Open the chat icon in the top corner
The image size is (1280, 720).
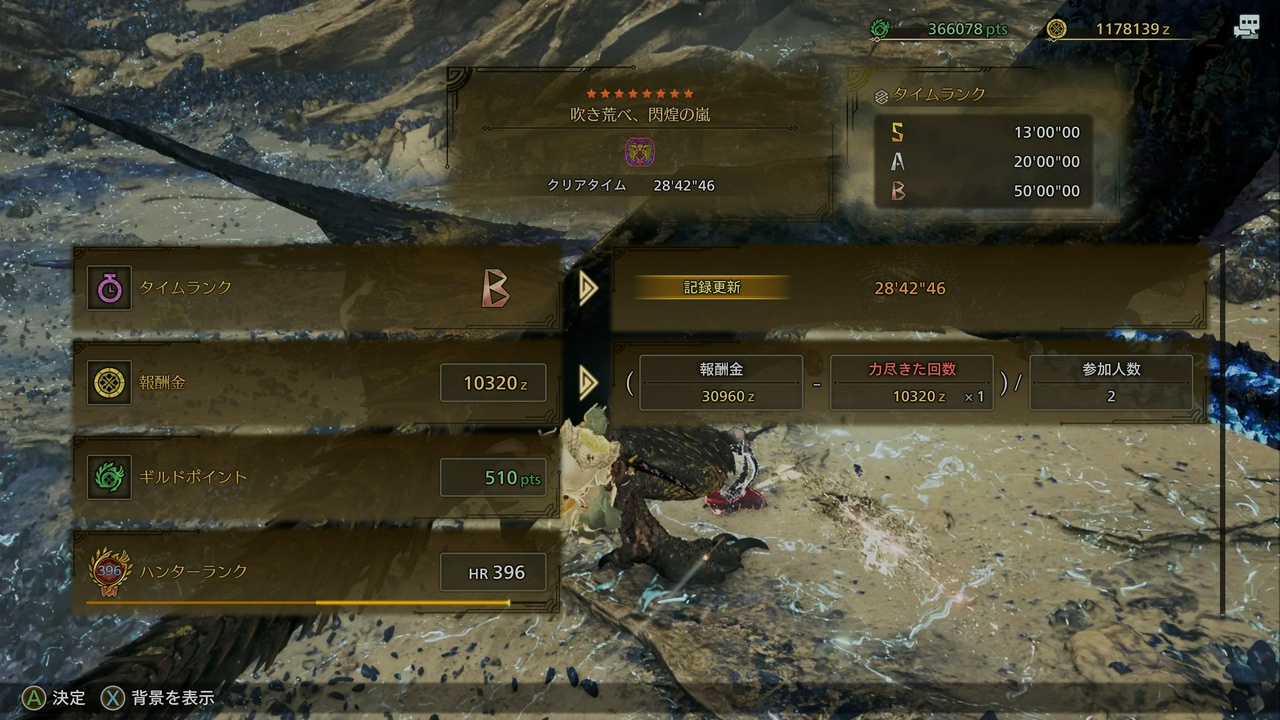pos(1246,28)
